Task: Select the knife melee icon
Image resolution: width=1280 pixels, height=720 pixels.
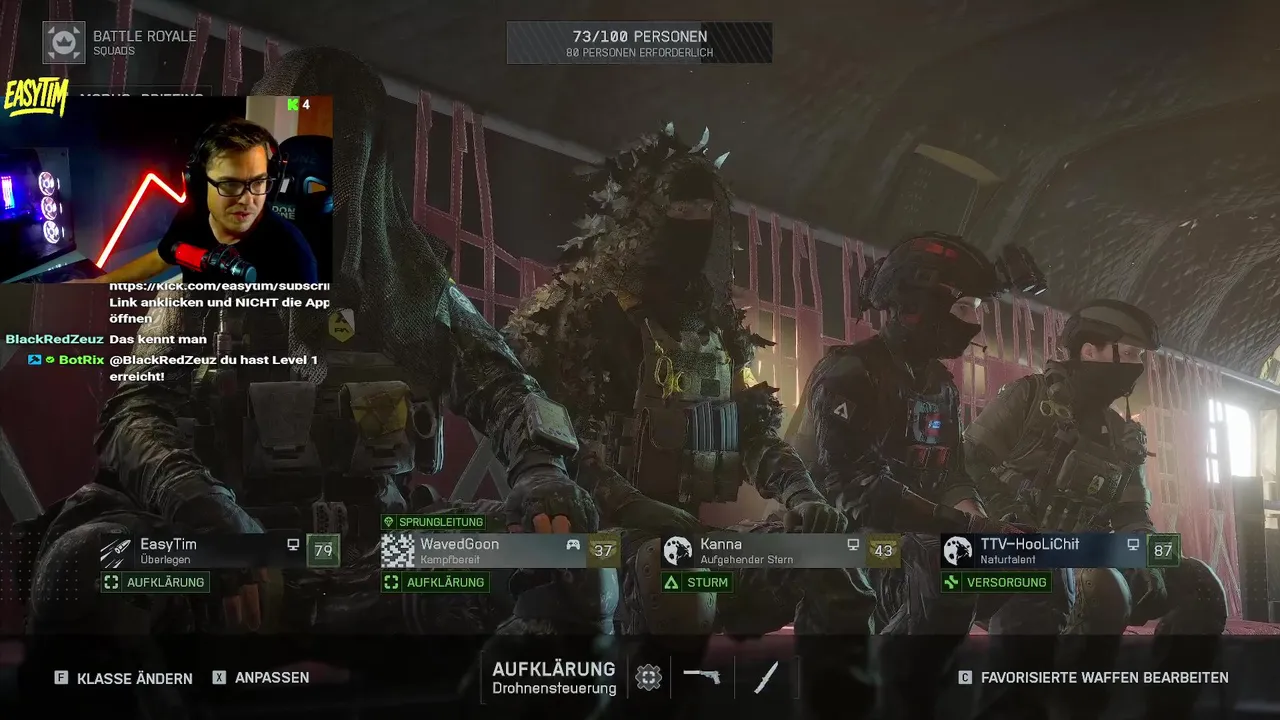Action: (766, 677)
